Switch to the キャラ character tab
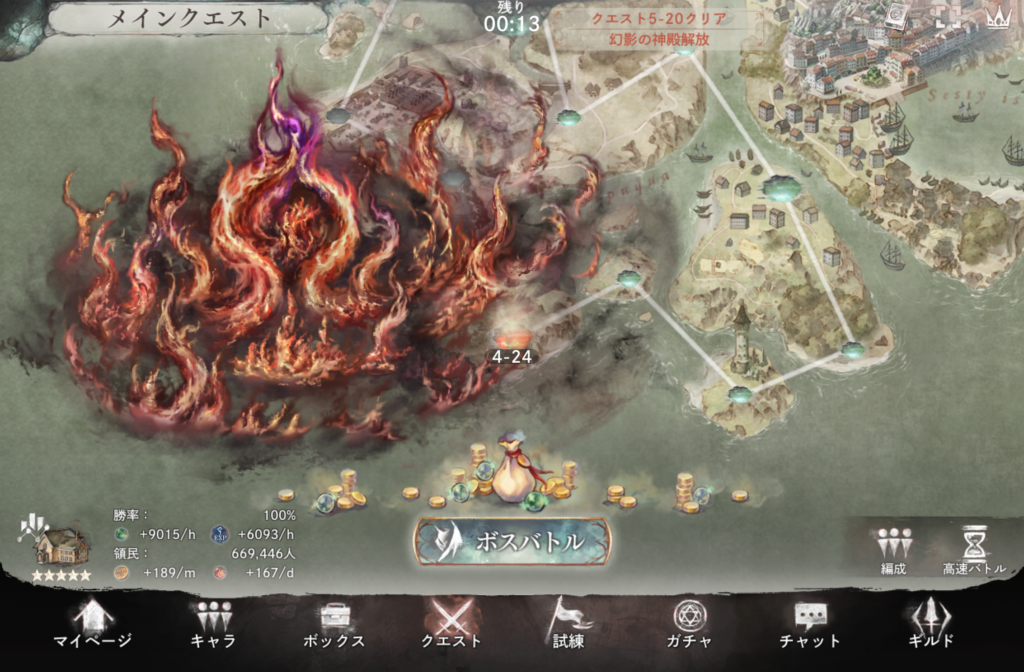This screenshot has width=1024, height=672. [212, 624]
